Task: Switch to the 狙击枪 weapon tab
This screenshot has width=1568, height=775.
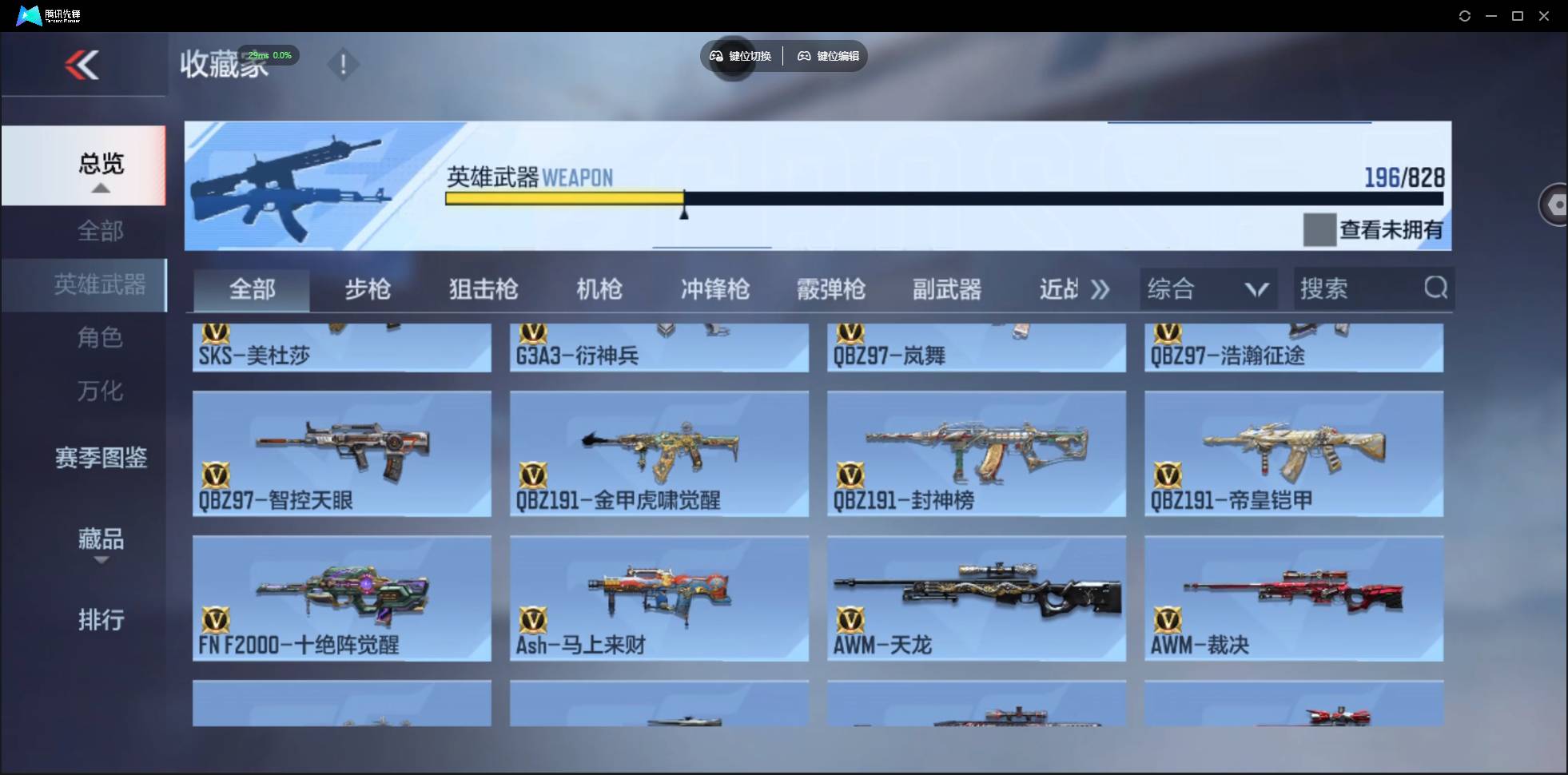Action: coord(481,288)
